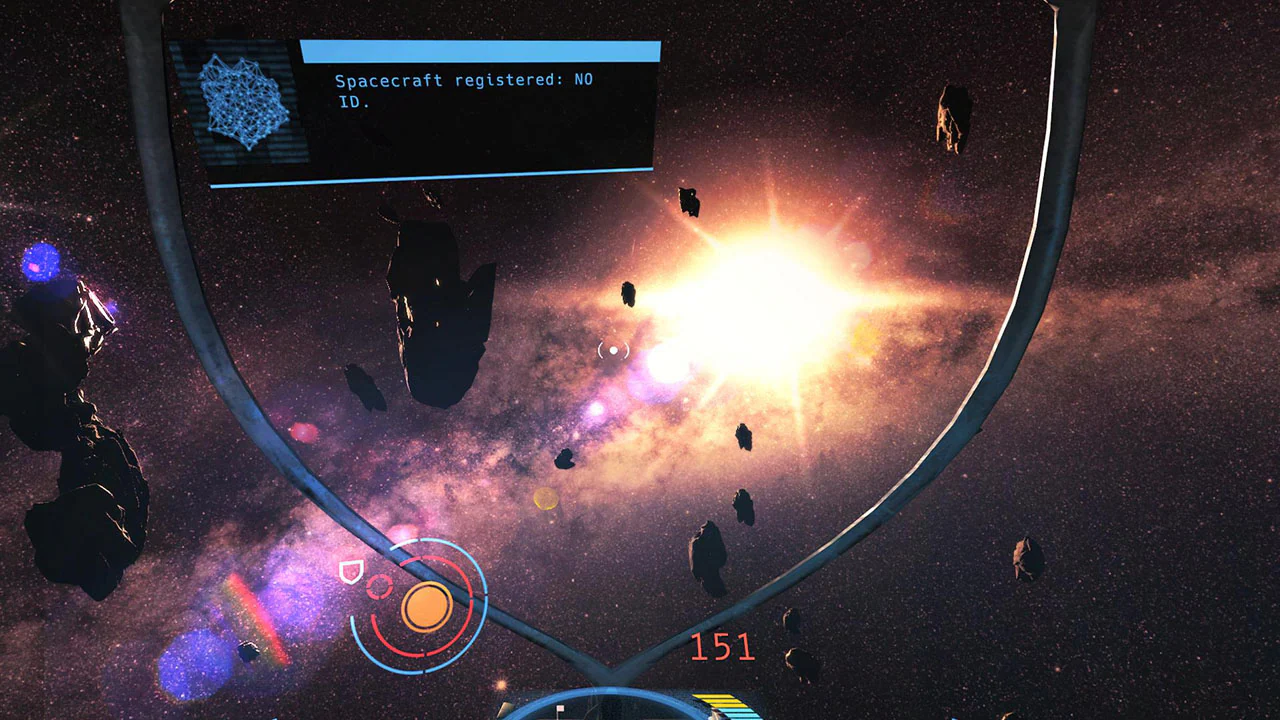Click the distance readout showing 151
Image resolution: width=1280 pixels, height=720 pixels.
coord(721,648)
